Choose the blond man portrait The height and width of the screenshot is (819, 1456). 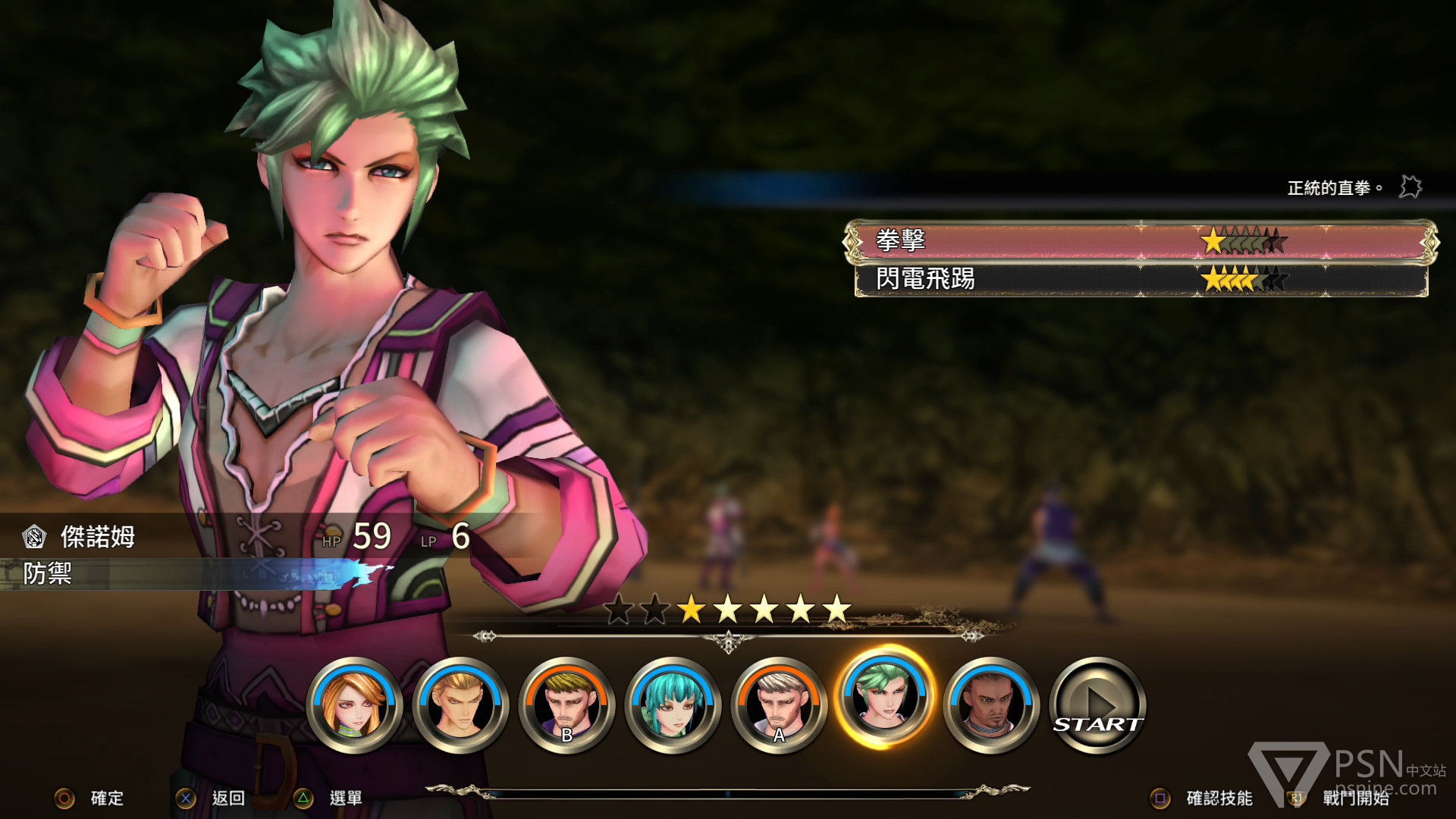pos(460,706)
